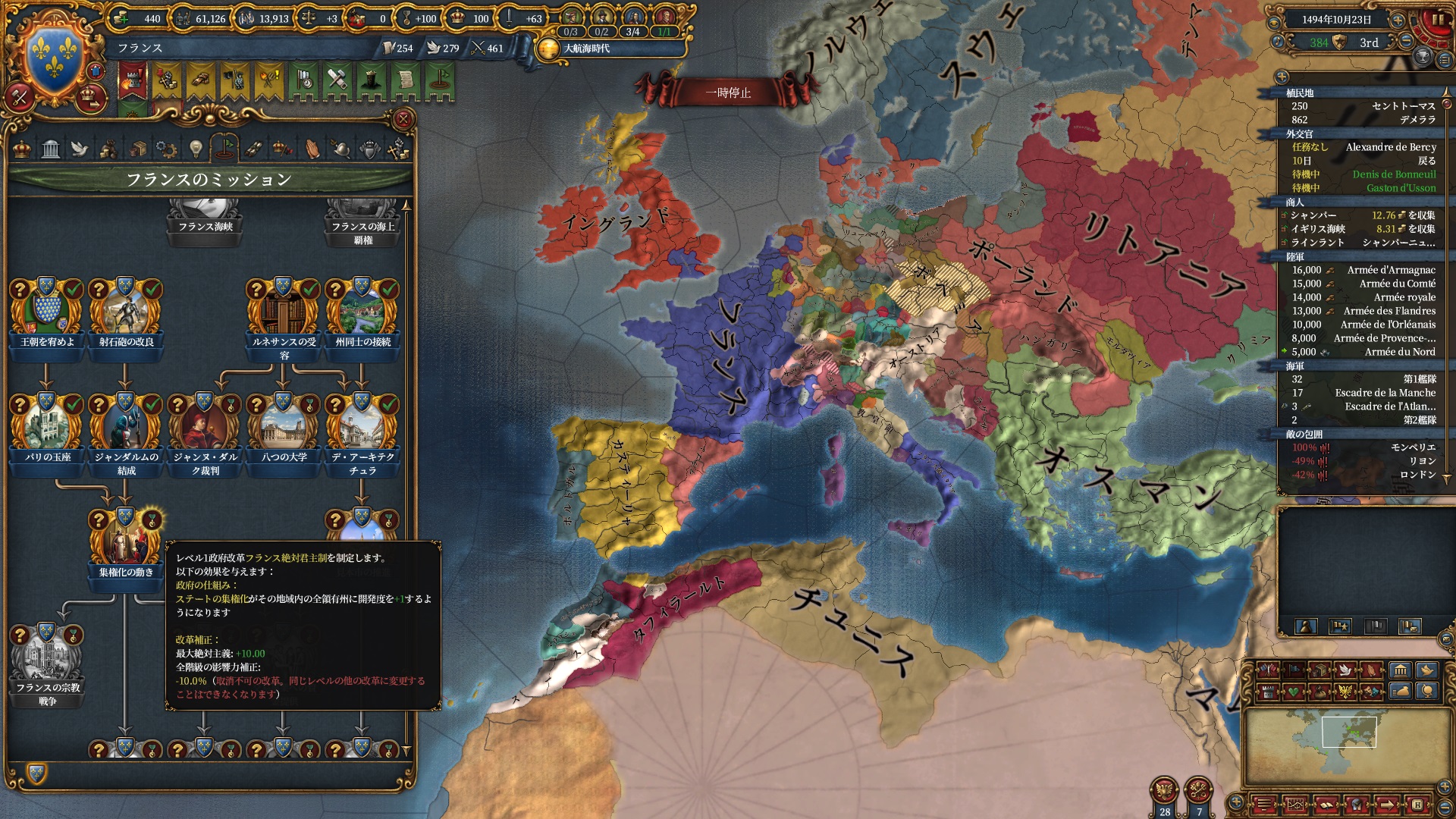Toggle the red pause button

click(1436, 20)
